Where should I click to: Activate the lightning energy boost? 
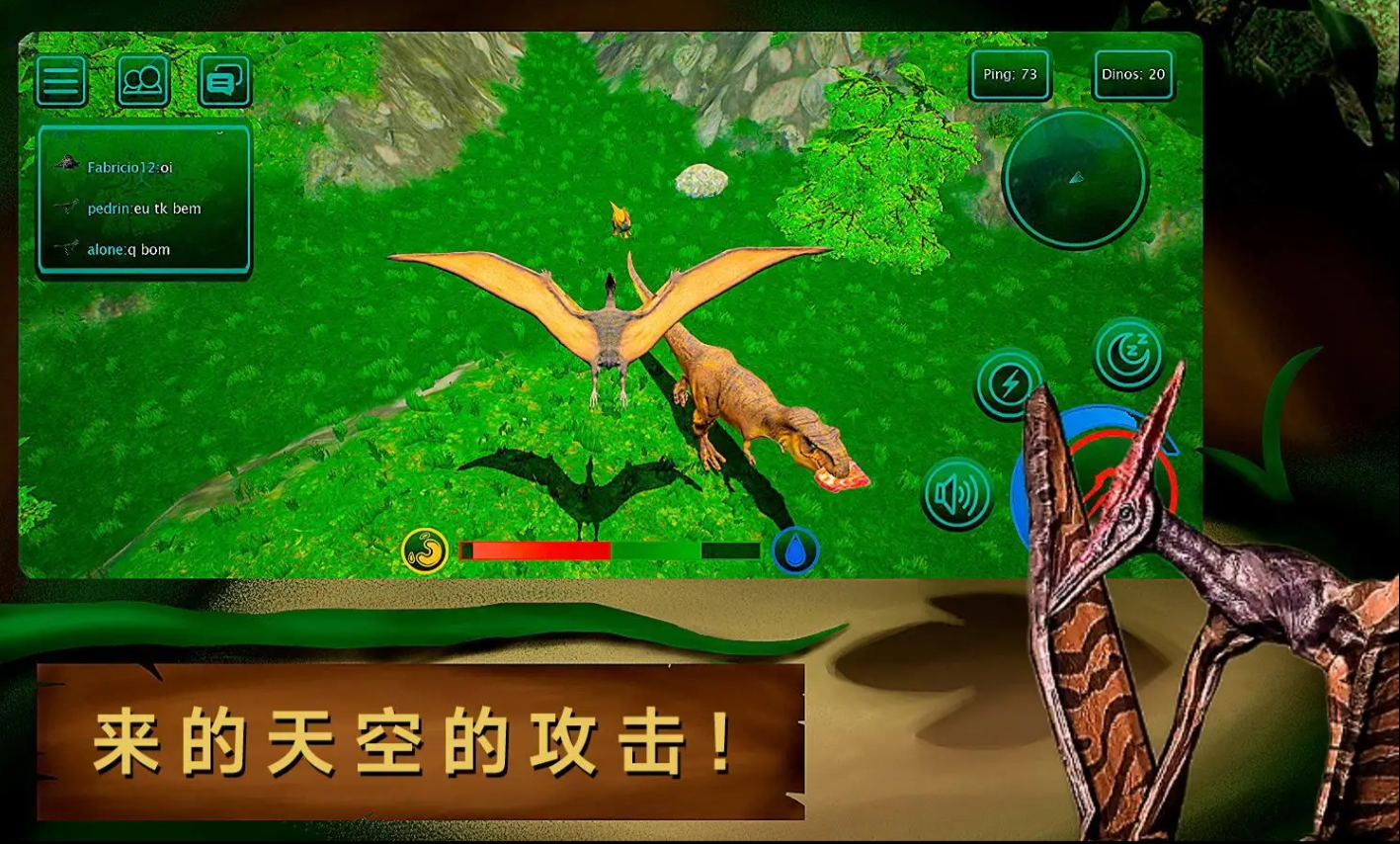click(1007, 384)
